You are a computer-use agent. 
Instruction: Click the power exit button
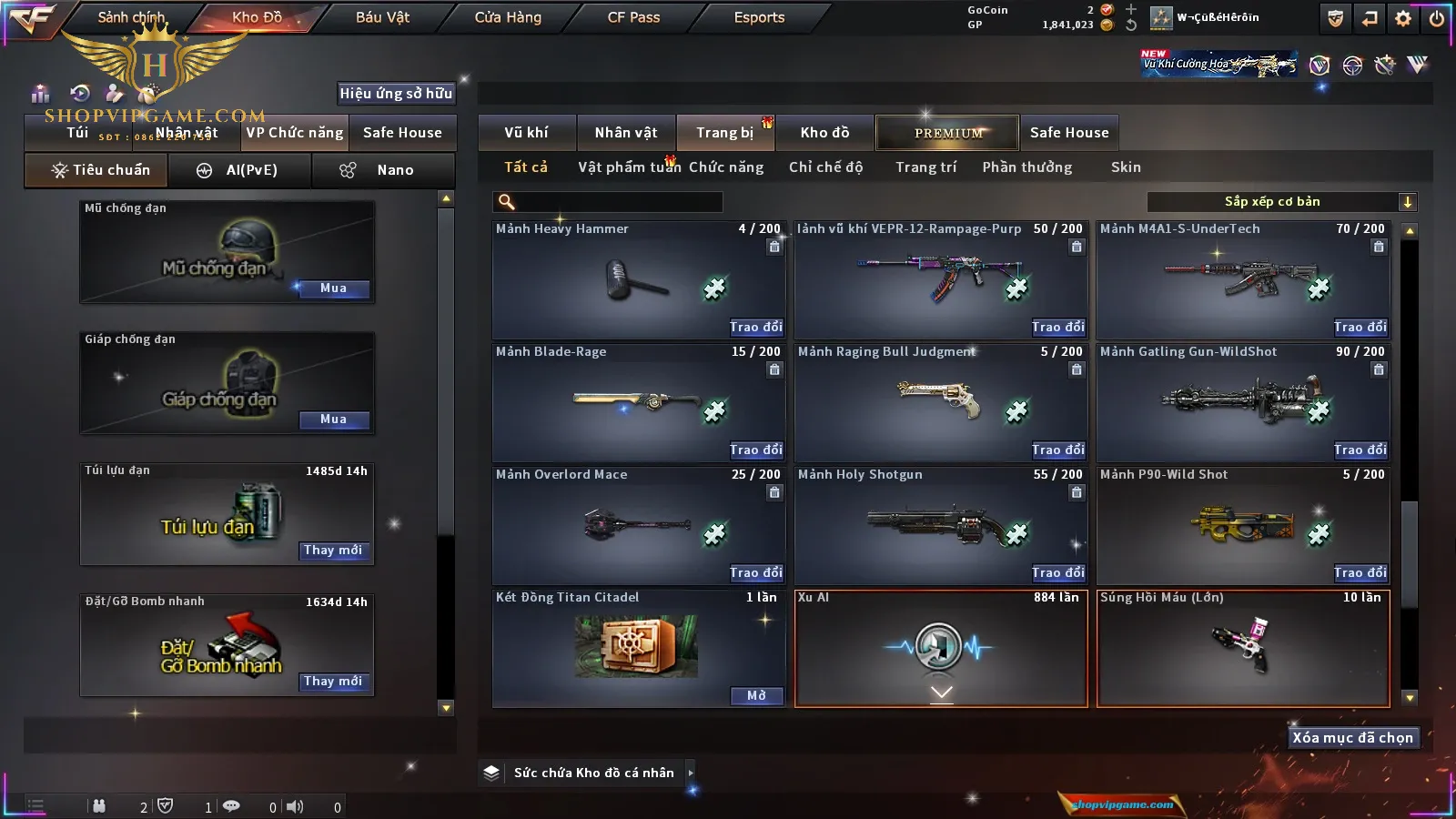[1436, 18]
